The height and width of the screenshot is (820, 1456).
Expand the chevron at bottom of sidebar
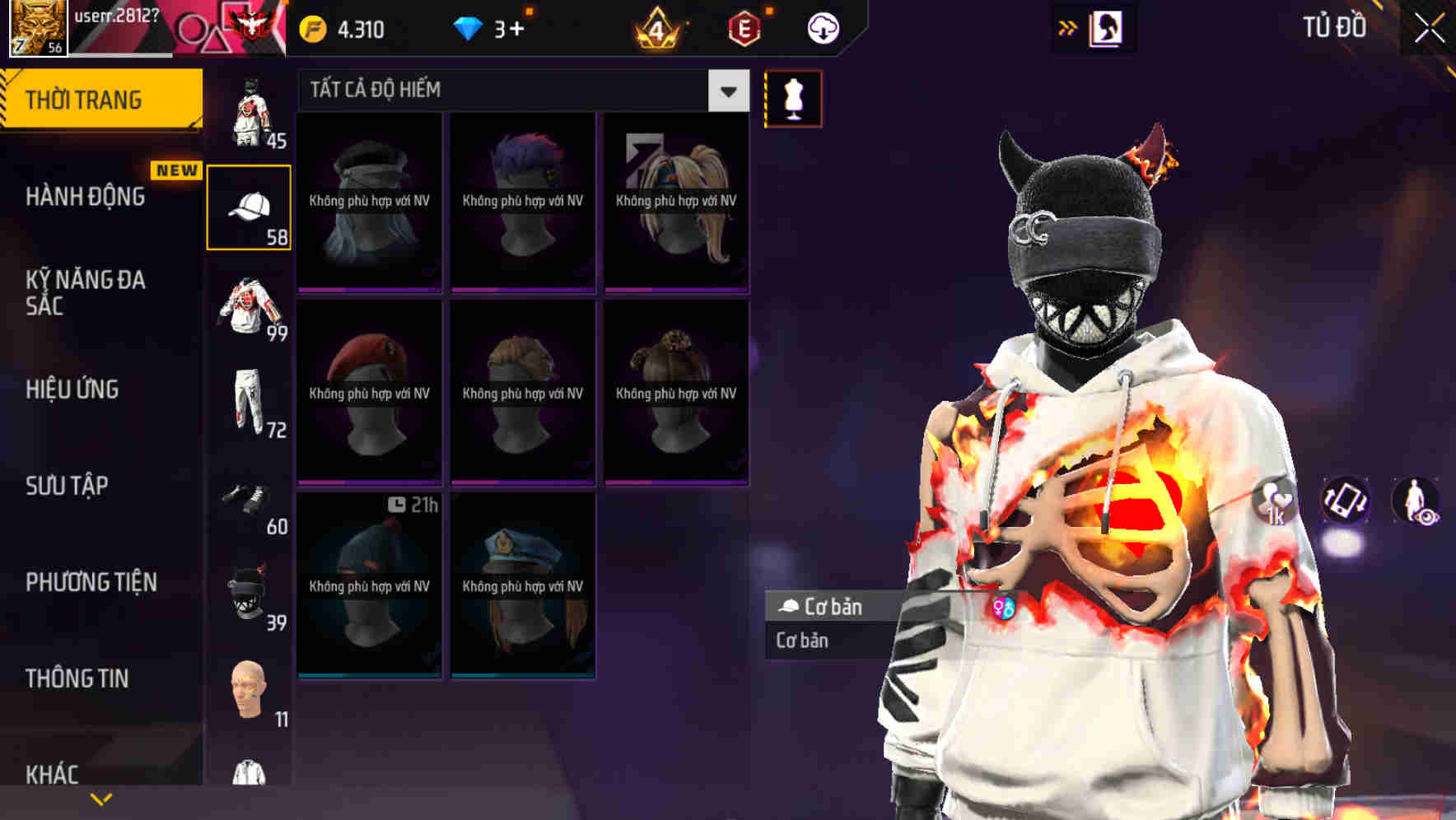pyautogui.click(x=101, y=798)
